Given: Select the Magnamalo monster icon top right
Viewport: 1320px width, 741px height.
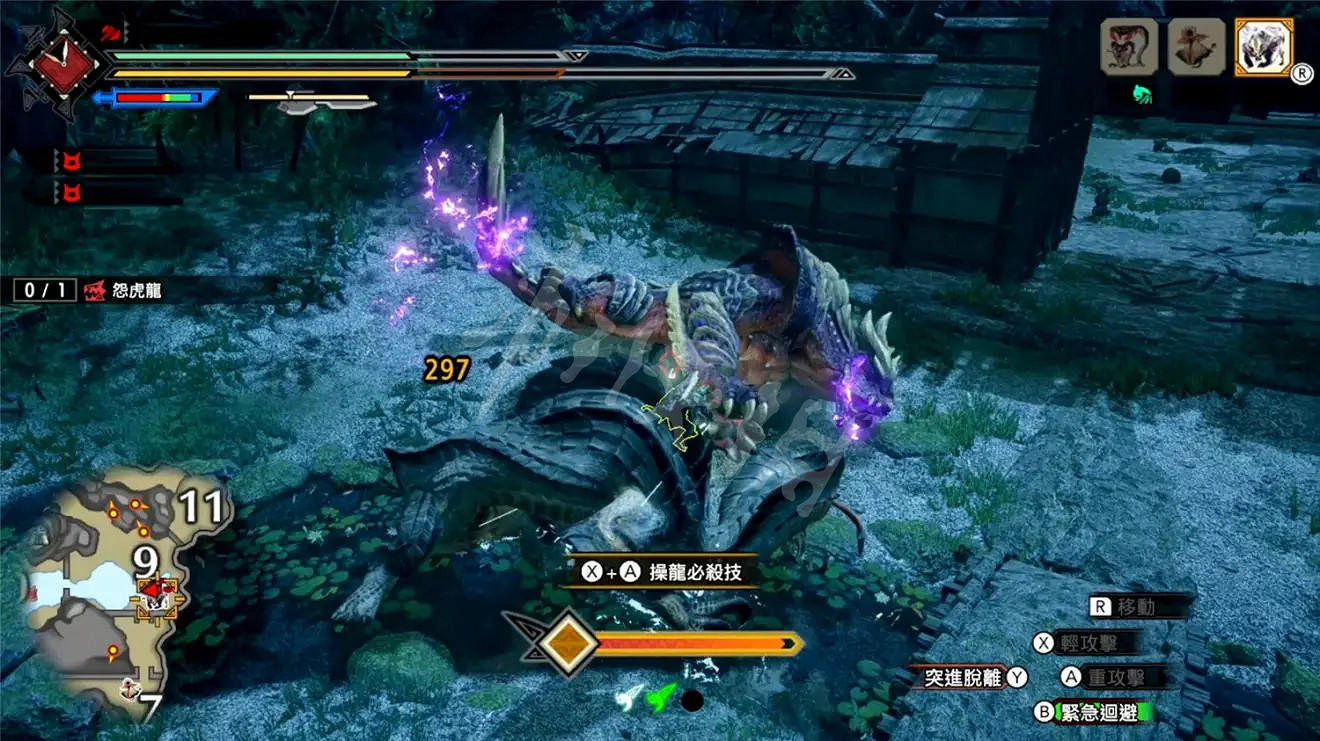Looking at the screenshot, I should pos(1264,45).
